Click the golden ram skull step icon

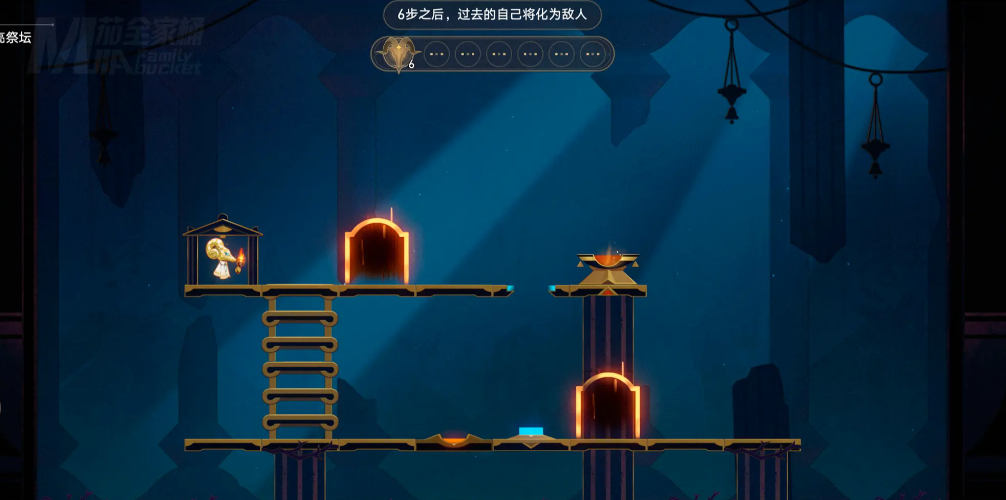pos(399,53)
